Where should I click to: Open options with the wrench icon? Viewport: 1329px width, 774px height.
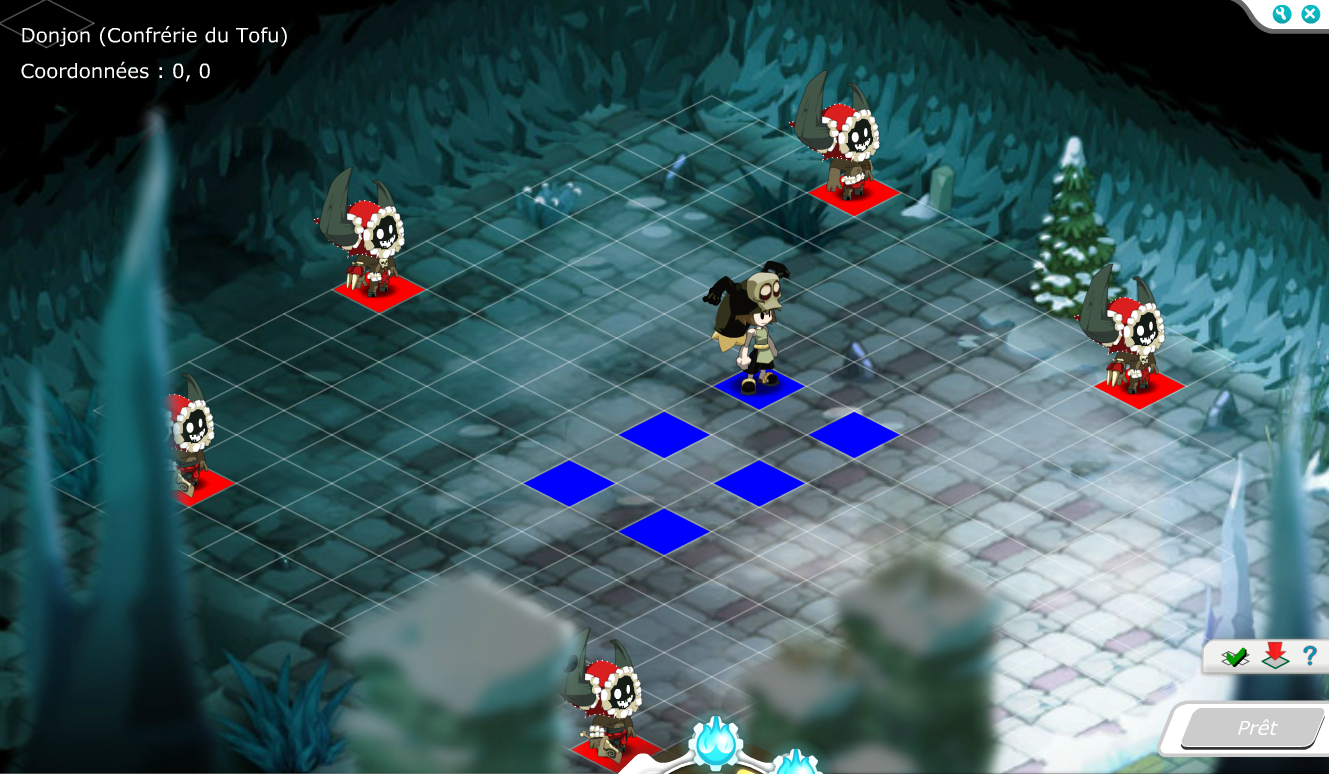point(1283,14)
